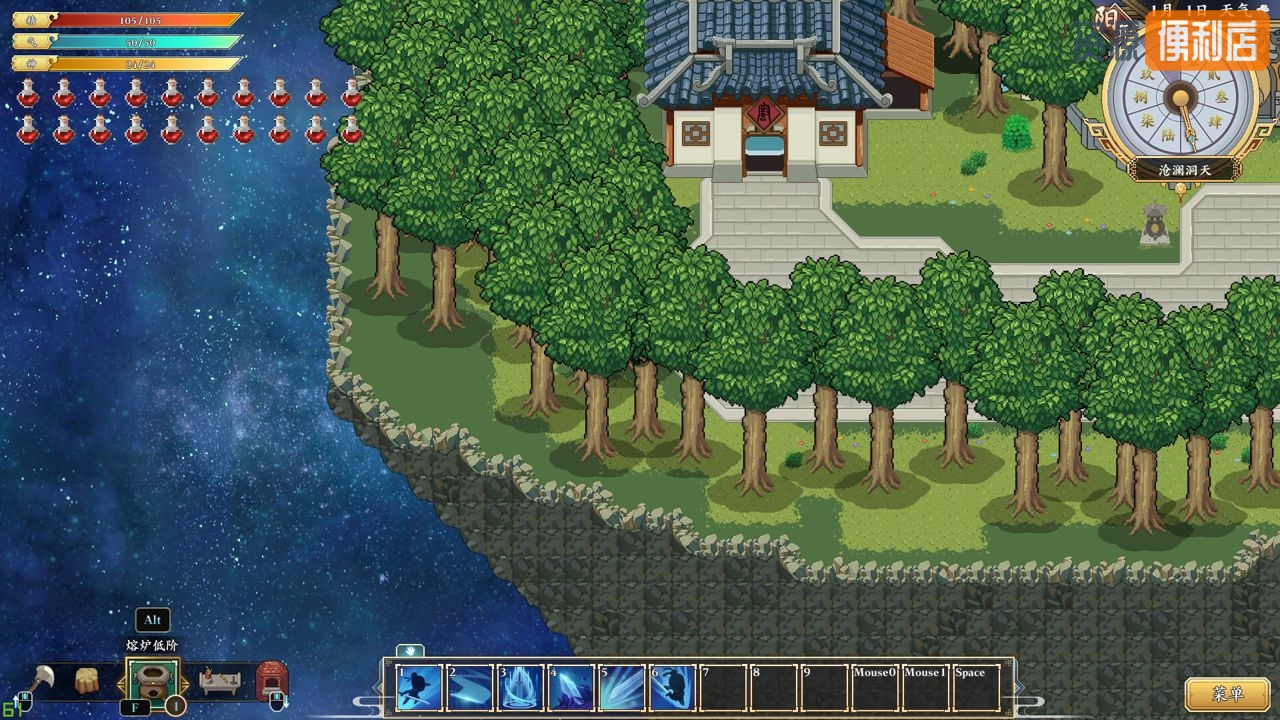The width and height of the screenshot is (1280, 720).
Task: Use the leaping figure skill in slot 6
Action: pos(672,688)
